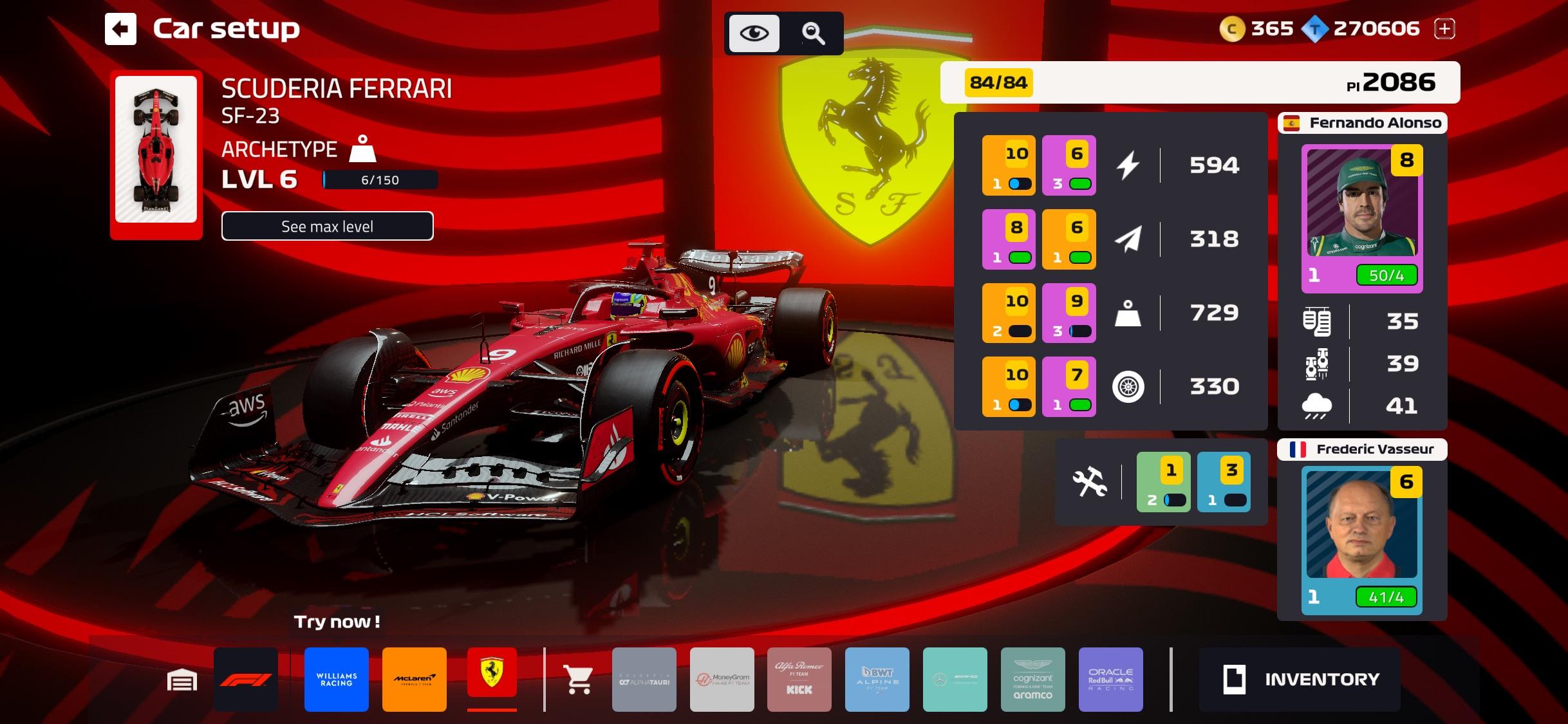The height and width of the screenshot is (724, 1568).
Task: Open the shopping cart store
Action: (x=578, y=680)
